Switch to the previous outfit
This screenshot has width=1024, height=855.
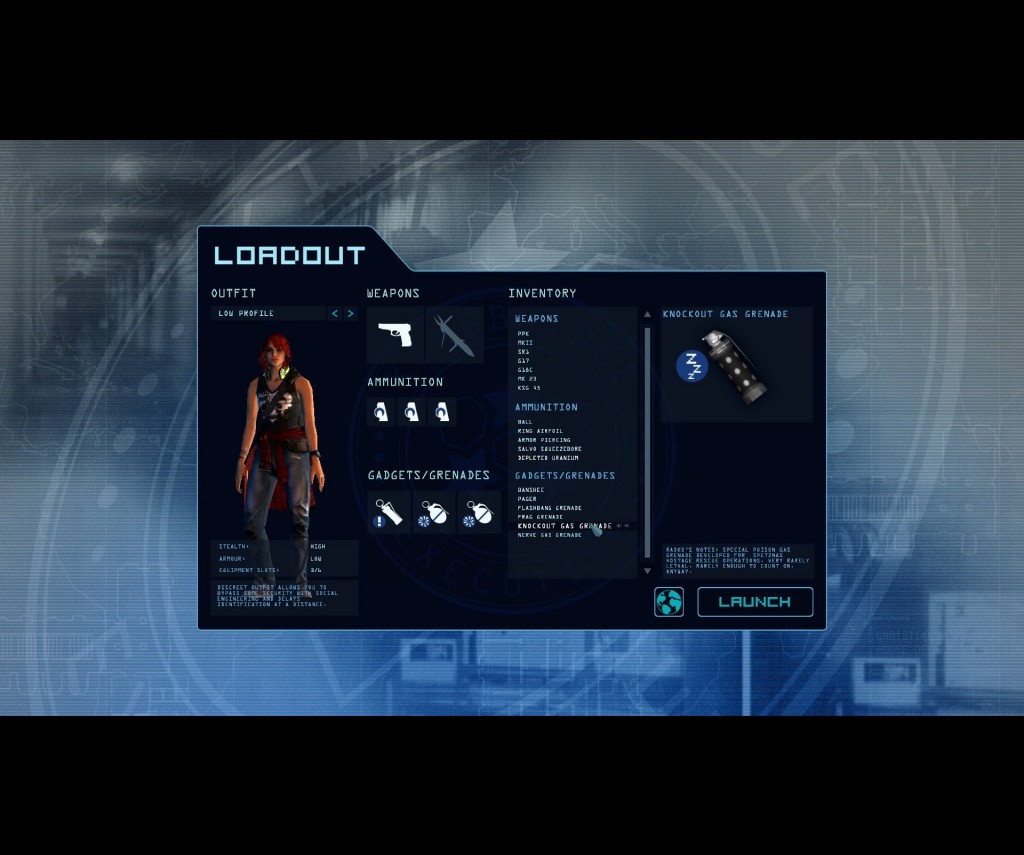tap(335, 314)
